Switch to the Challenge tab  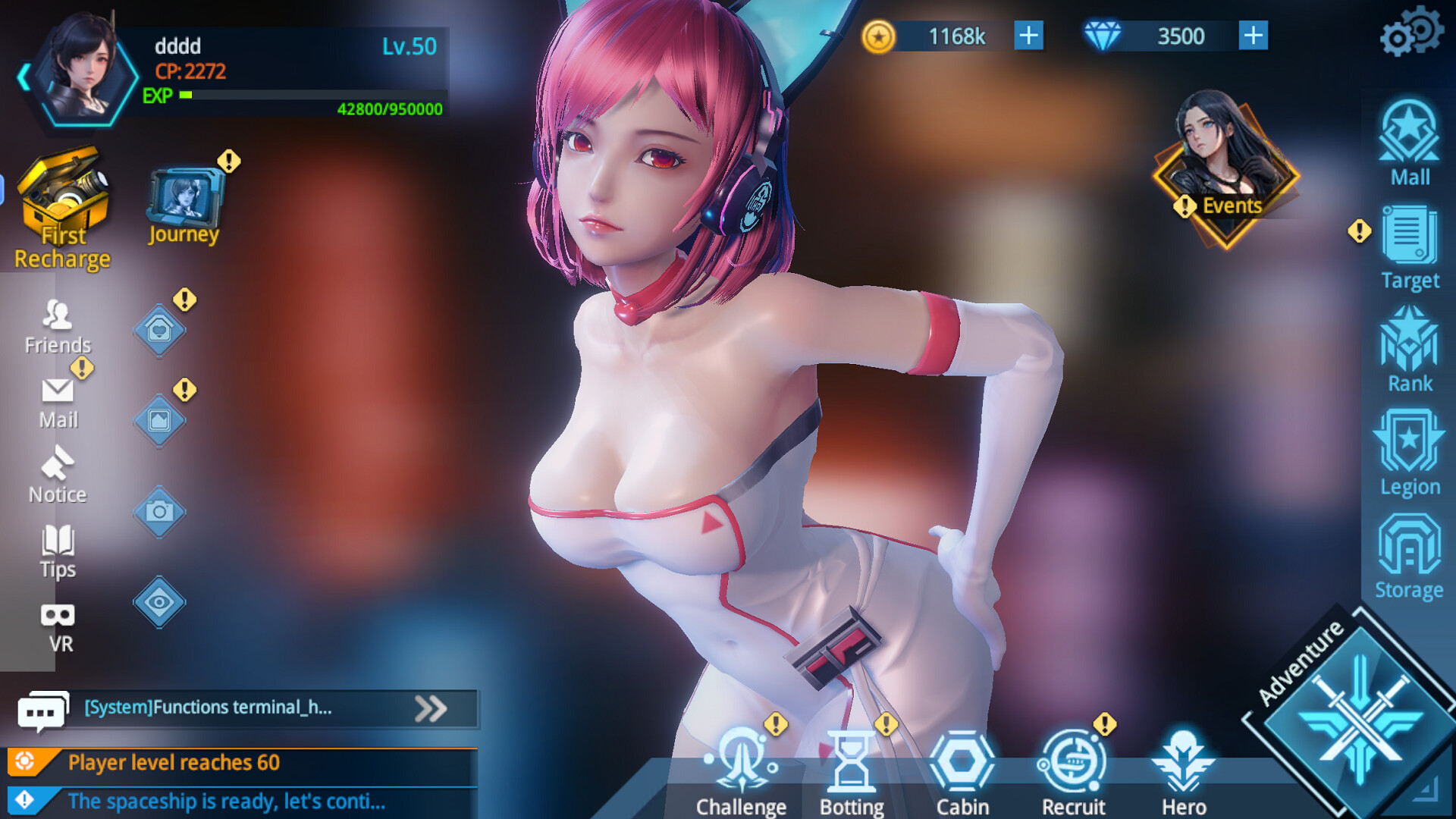coord(741,766)
